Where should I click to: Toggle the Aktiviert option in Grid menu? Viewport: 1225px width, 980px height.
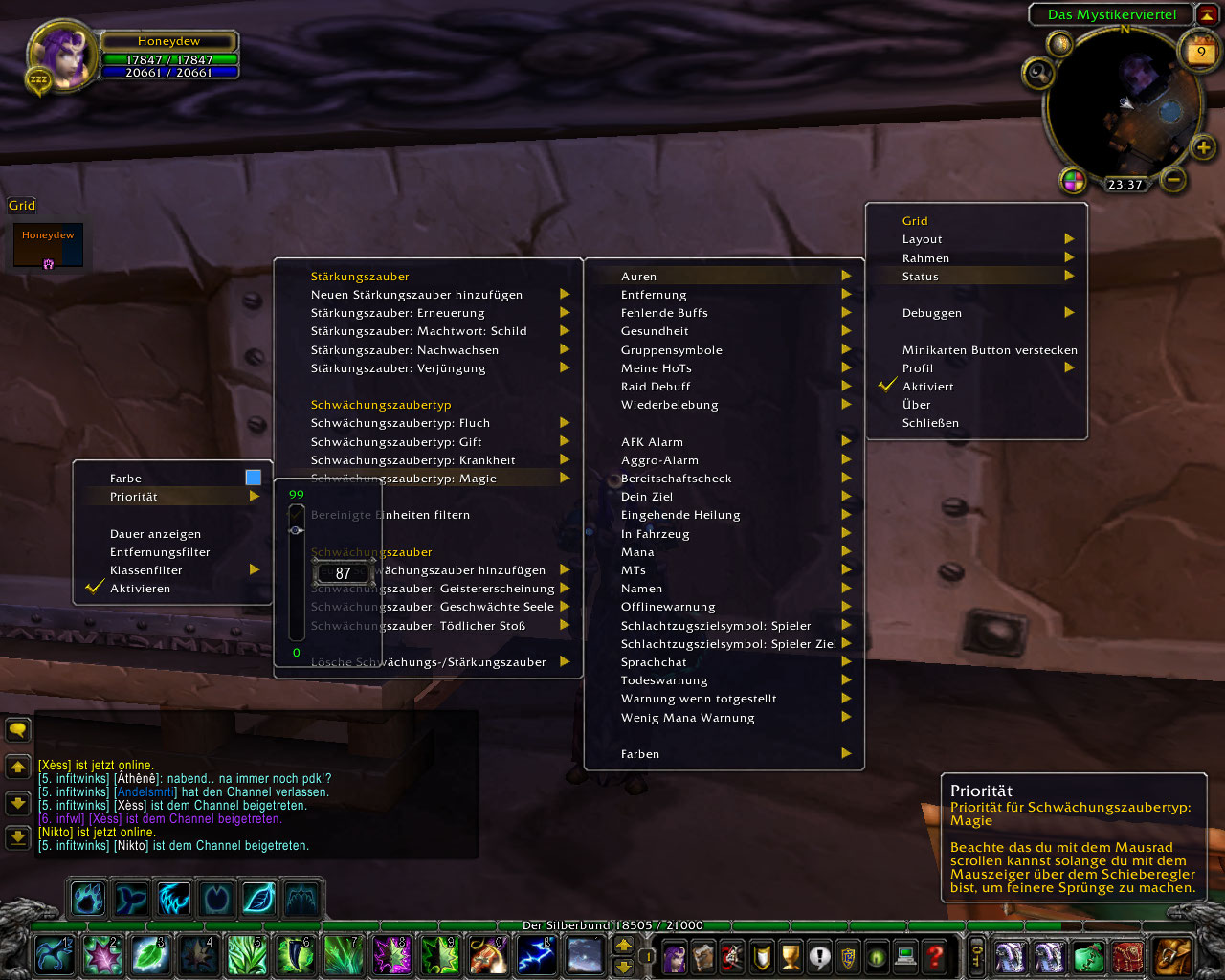point(927,387)
